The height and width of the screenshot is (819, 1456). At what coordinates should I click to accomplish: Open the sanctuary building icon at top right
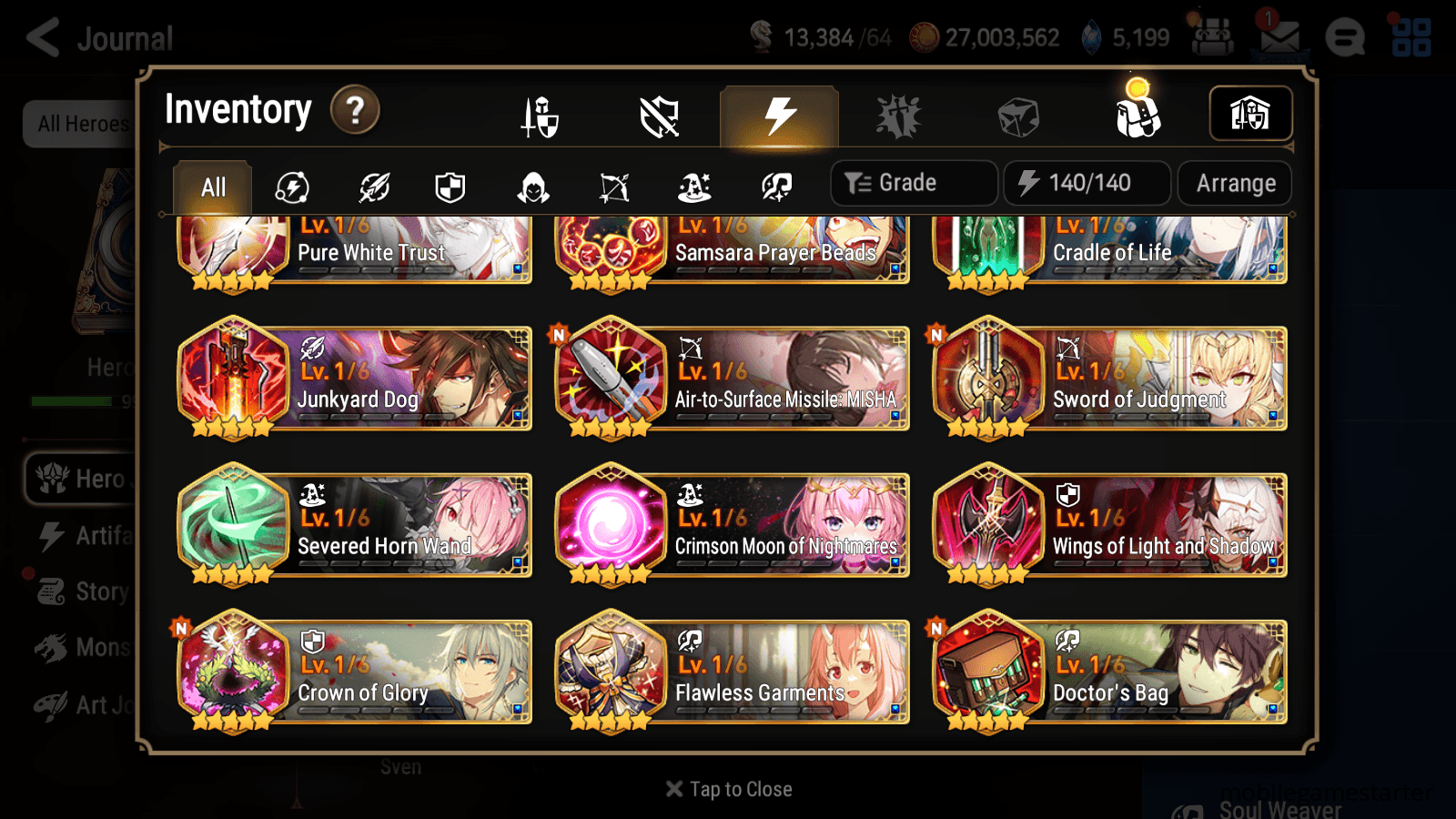coord(1250,113)
